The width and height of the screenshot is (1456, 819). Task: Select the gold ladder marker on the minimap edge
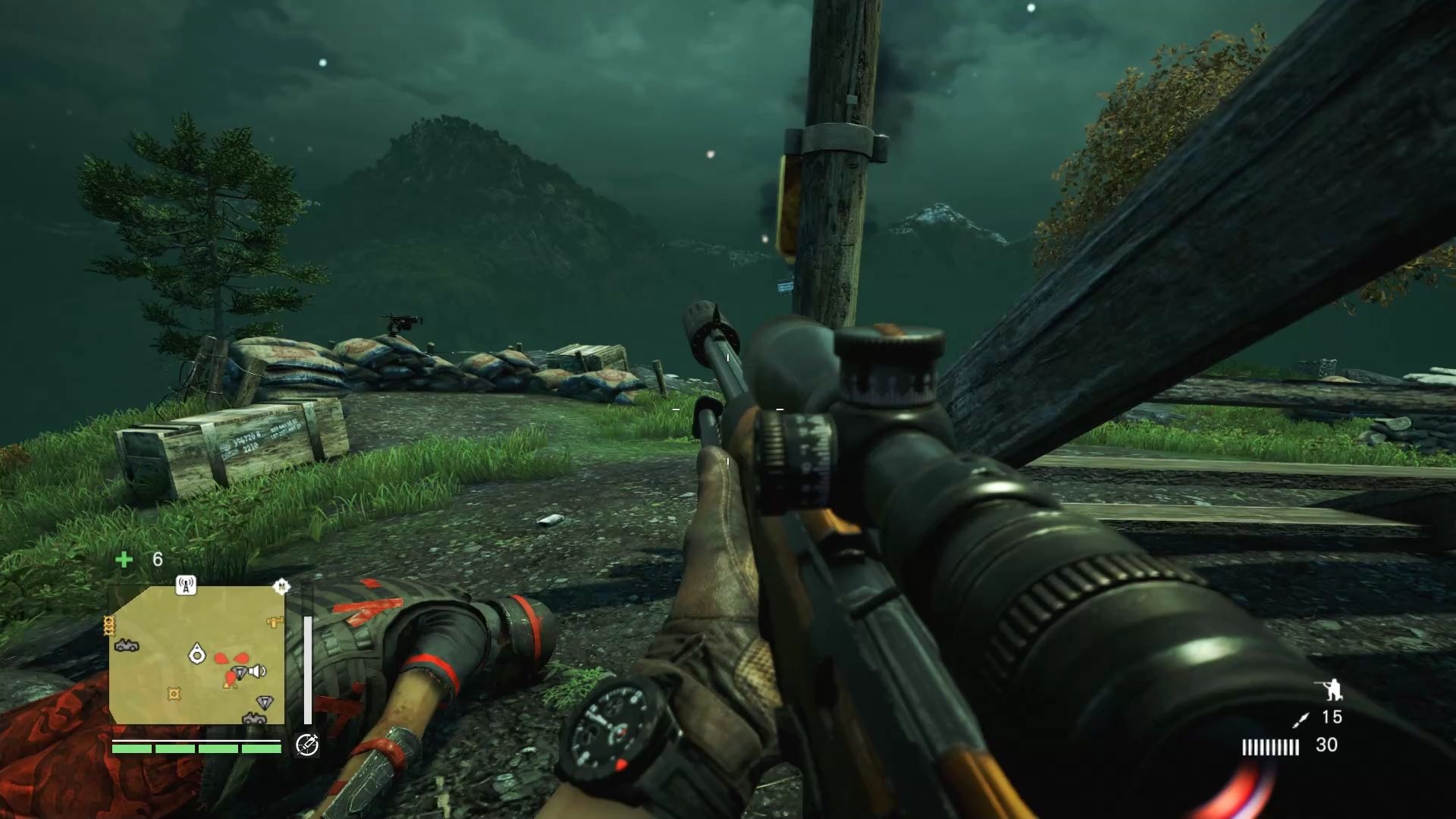coord(109,625)
